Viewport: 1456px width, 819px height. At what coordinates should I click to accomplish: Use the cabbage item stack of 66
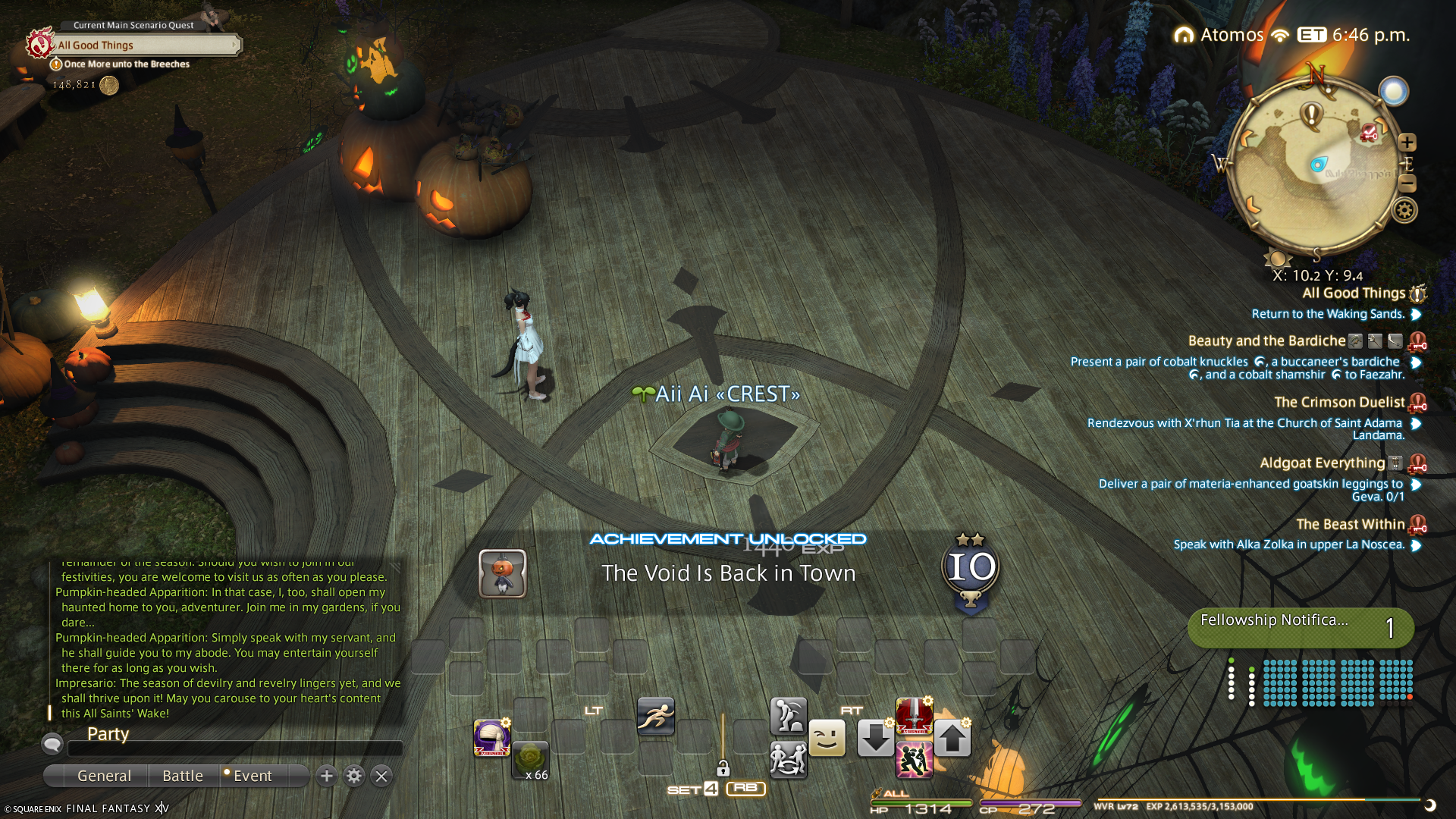coord(530,761)
